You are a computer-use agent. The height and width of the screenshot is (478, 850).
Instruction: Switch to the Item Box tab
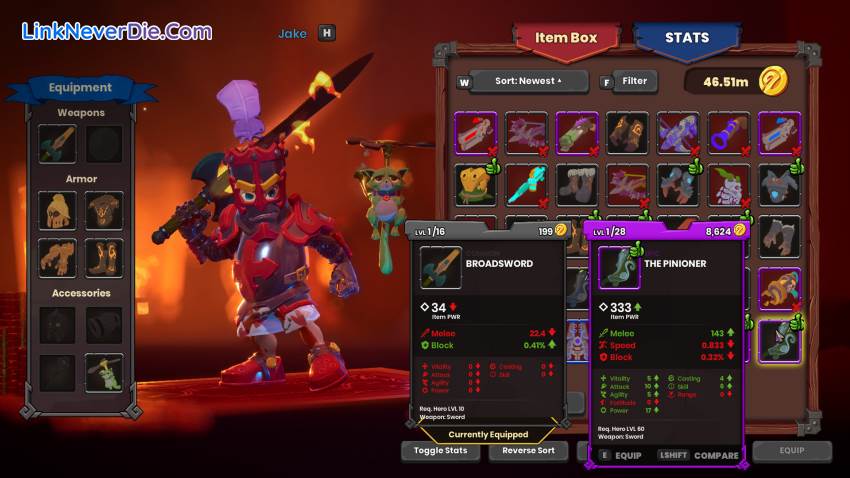[565, 39]
